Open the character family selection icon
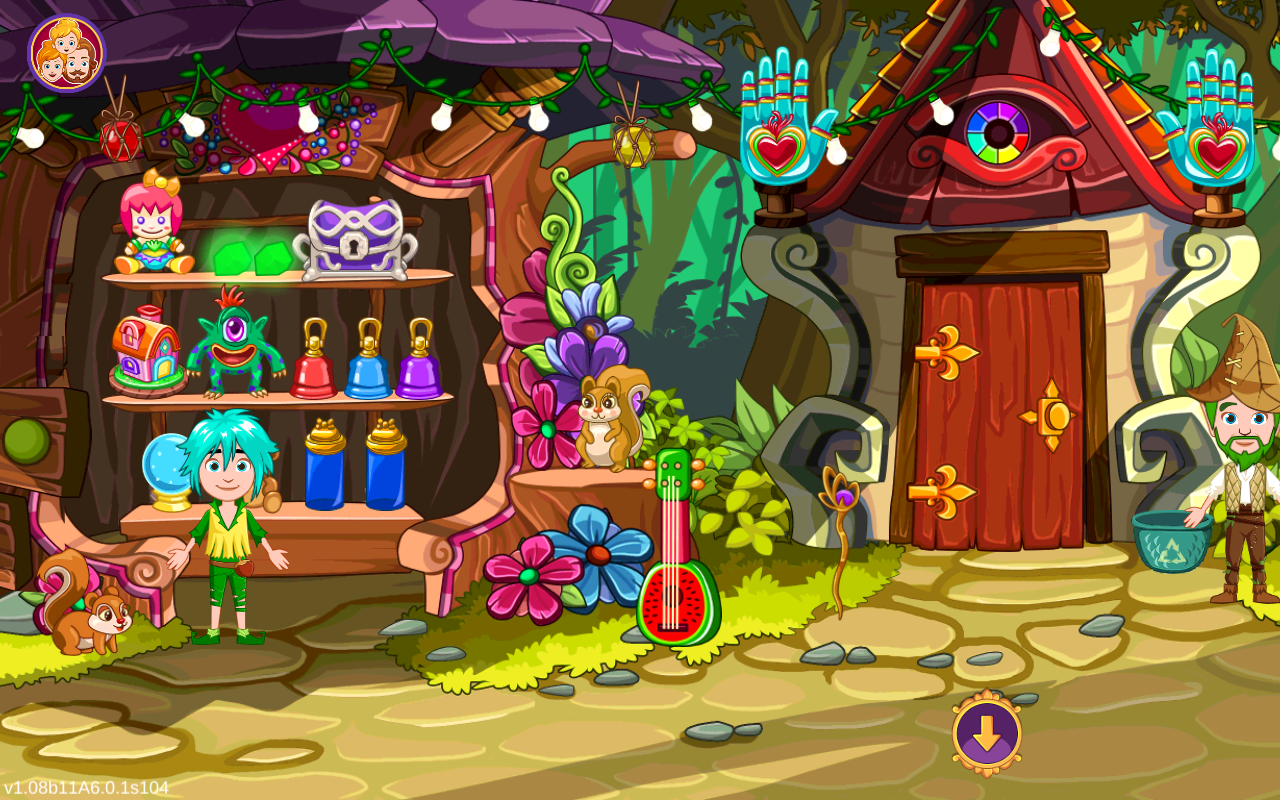This screenshot has width=1280, height=800. point(66,54)
